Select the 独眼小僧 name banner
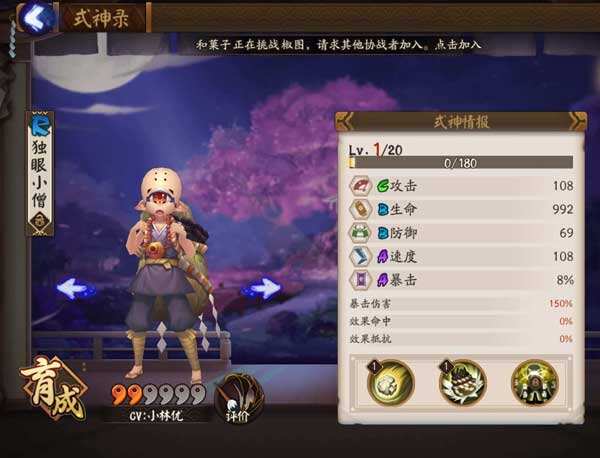The height and width of the screenshot is (458, 600). pyautogui.click(x=40, y=172)
